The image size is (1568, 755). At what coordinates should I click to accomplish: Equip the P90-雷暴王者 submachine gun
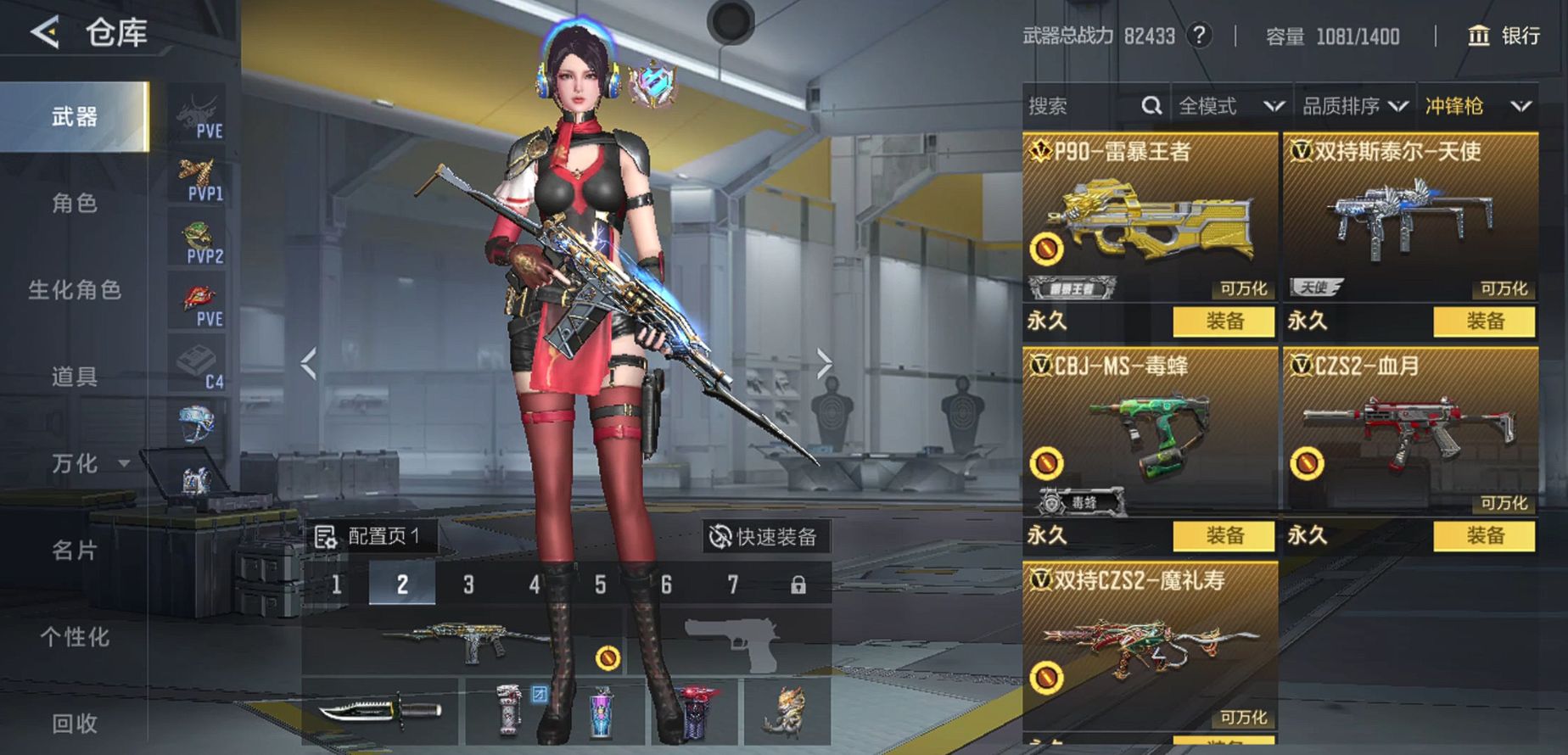(x=1224, y=322)
